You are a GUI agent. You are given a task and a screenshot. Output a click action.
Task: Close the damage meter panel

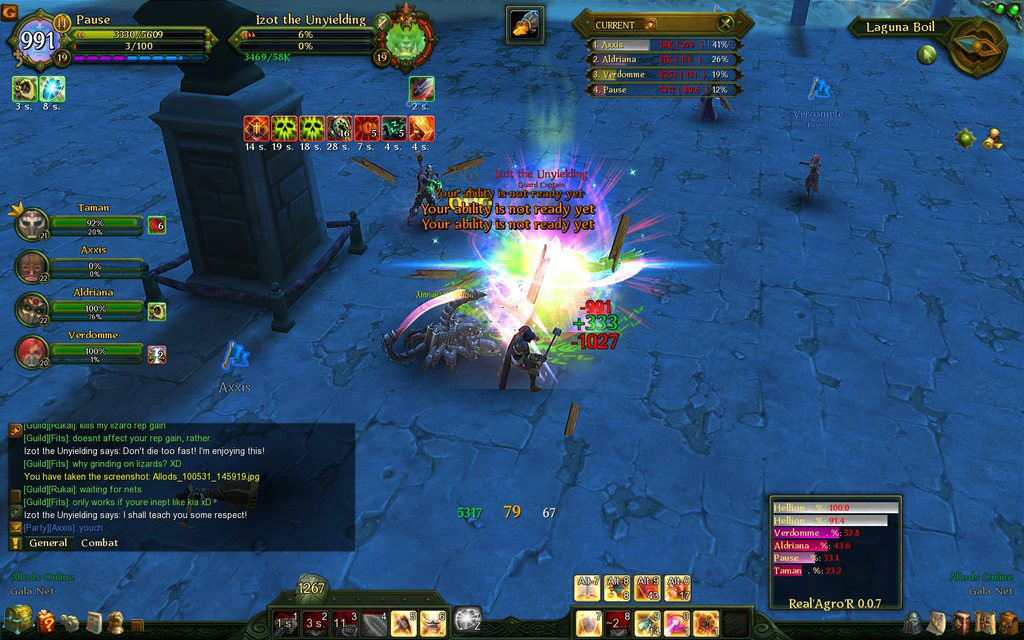click(726, 23)
